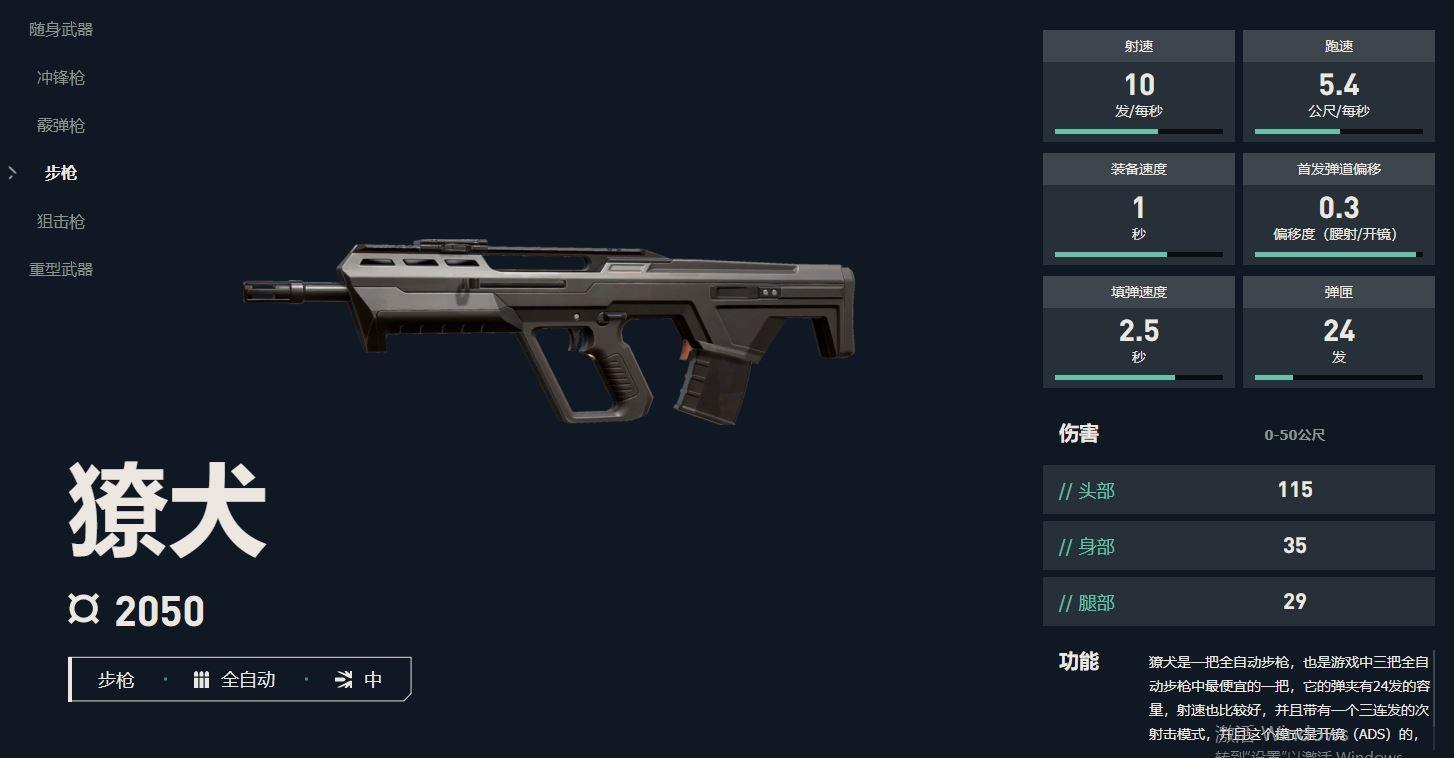Switch to the 霰弹枪 category

(61, 126)
